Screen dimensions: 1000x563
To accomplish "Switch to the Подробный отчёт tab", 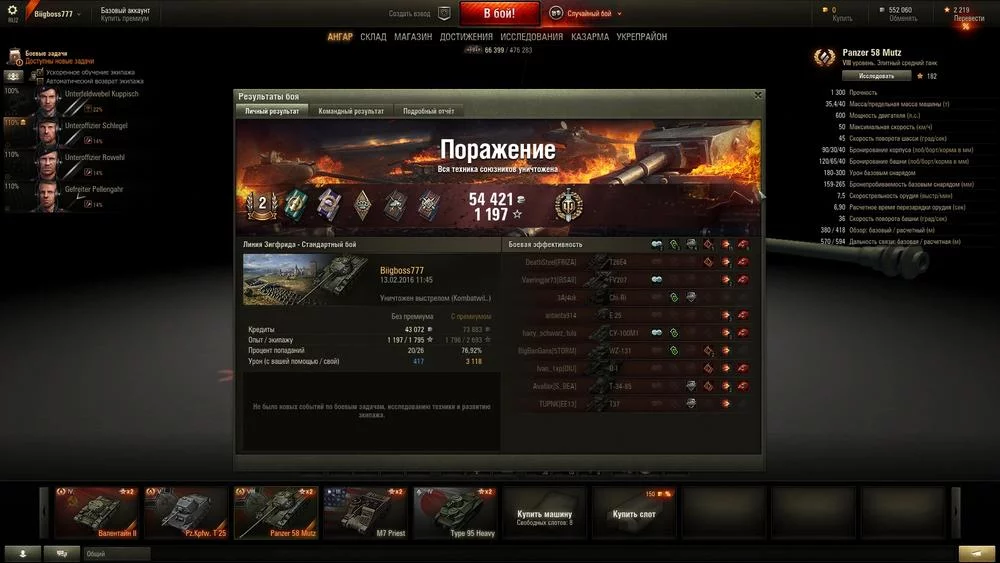I will tap(428, 111).
